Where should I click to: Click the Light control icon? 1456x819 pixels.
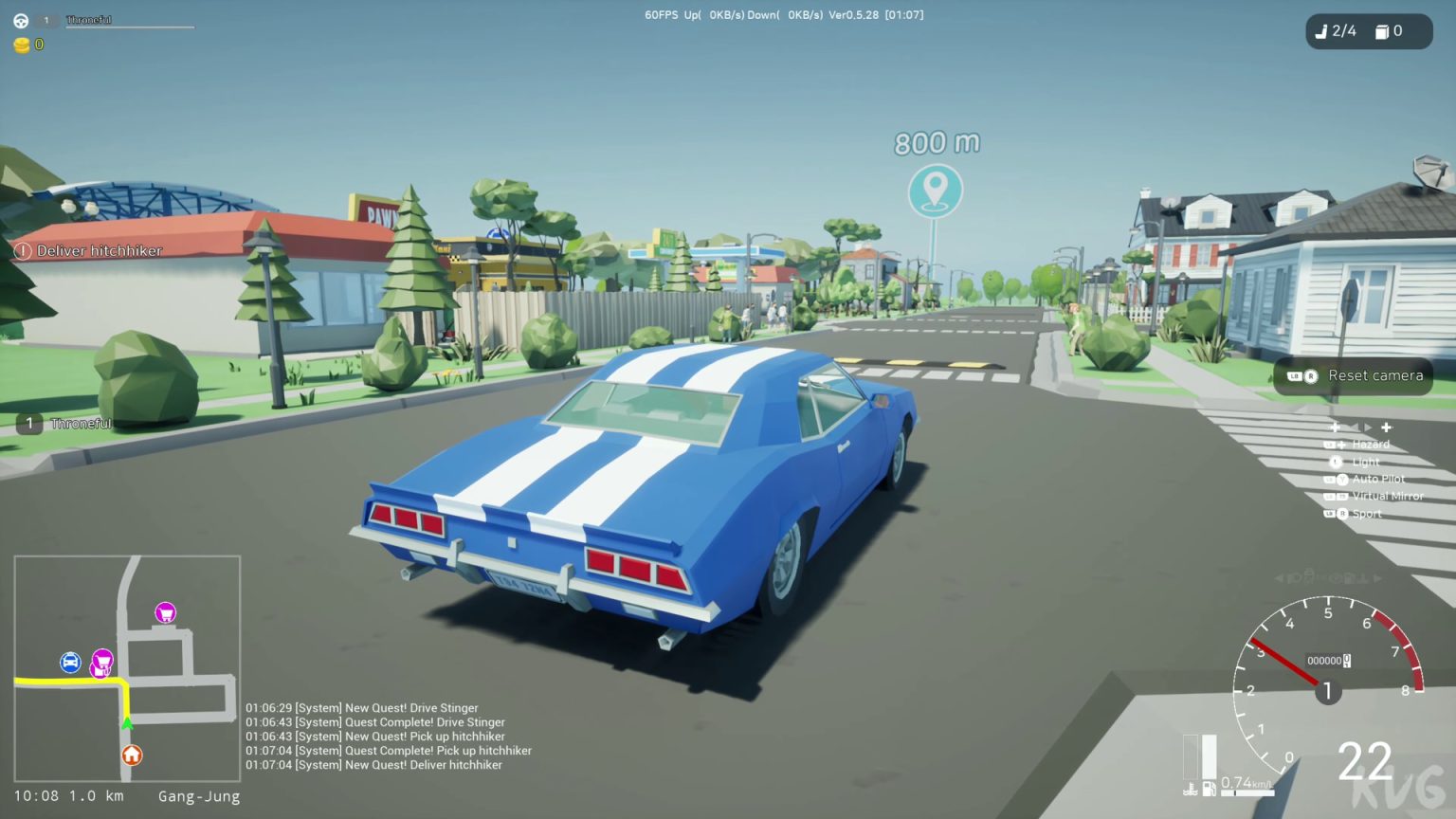[x=1337, y=463]
